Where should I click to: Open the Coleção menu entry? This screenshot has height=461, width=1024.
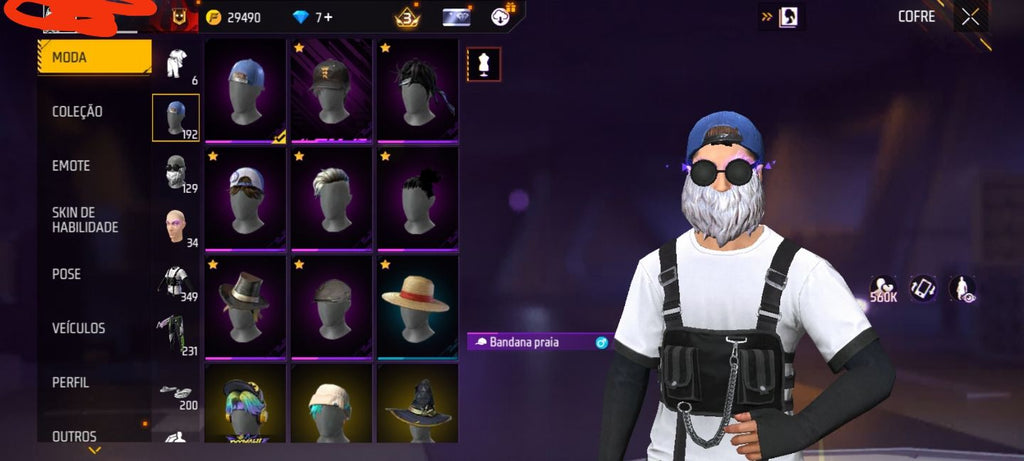coord(78,112)
